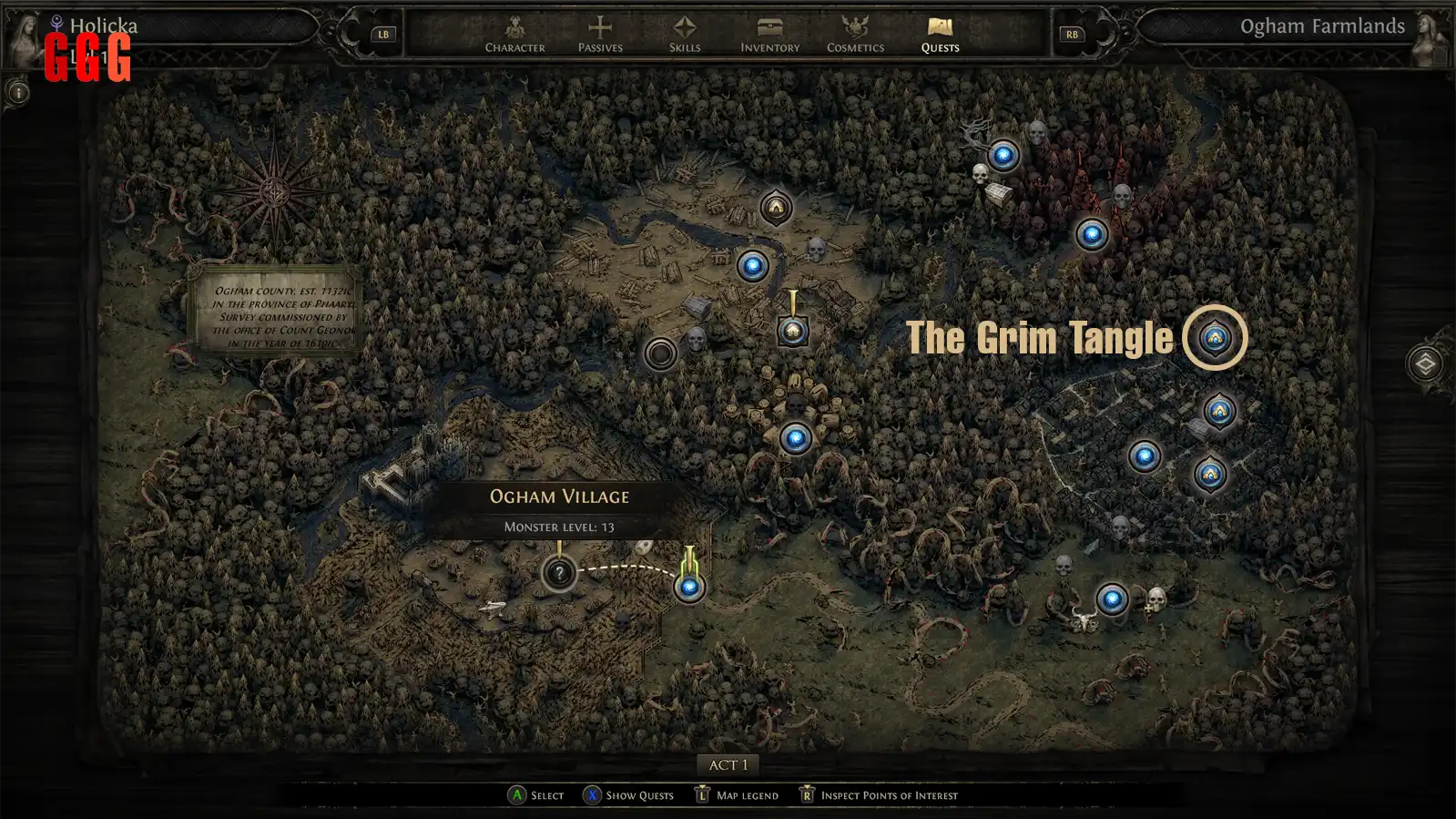Viewport: 1456px width, 819px height.
Task: Show the Inventory tab
Action: click(769, 35)
